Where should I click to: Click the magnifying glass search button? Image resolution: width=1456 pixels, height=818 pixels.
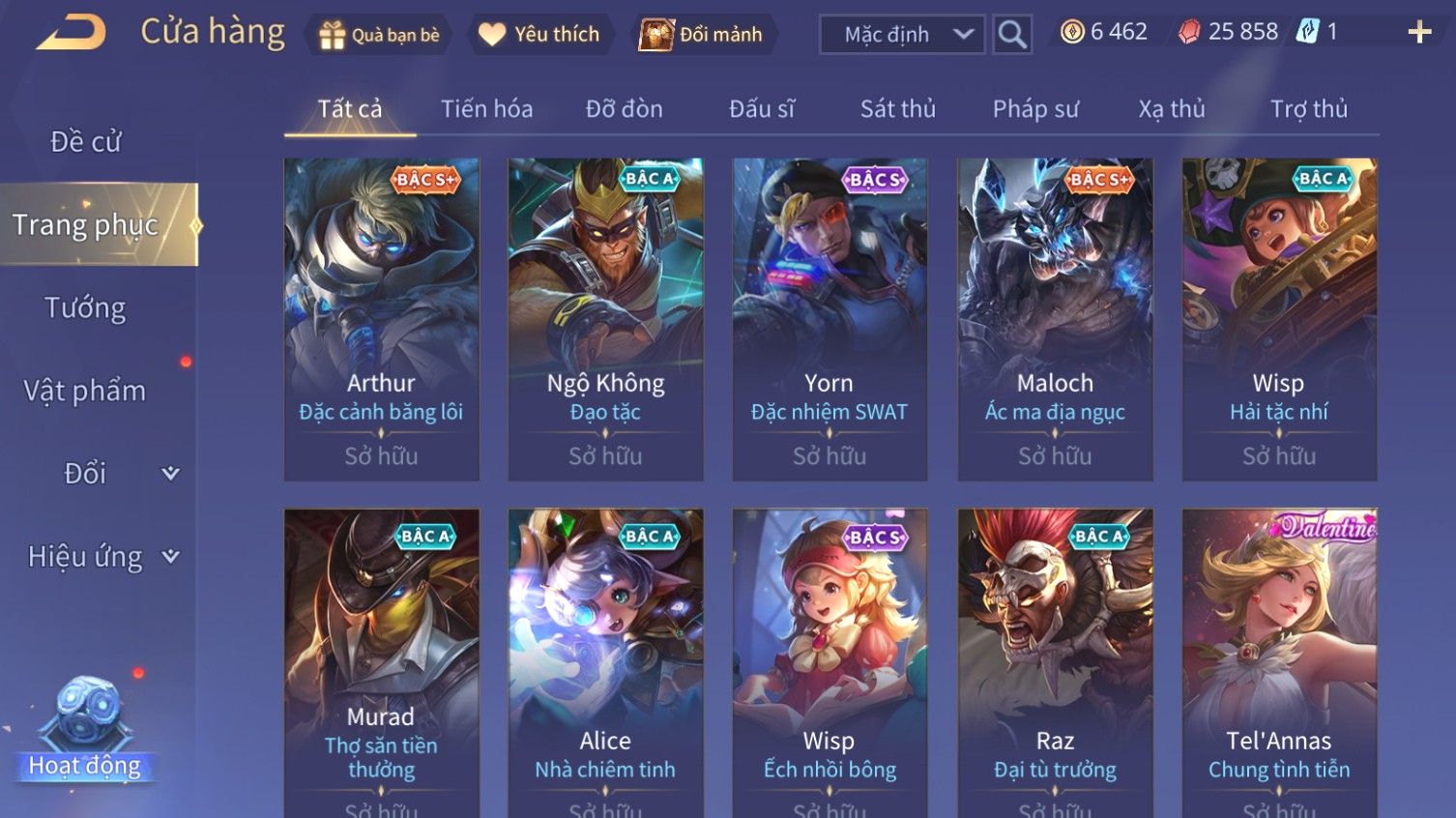[x=1012, y=35]
